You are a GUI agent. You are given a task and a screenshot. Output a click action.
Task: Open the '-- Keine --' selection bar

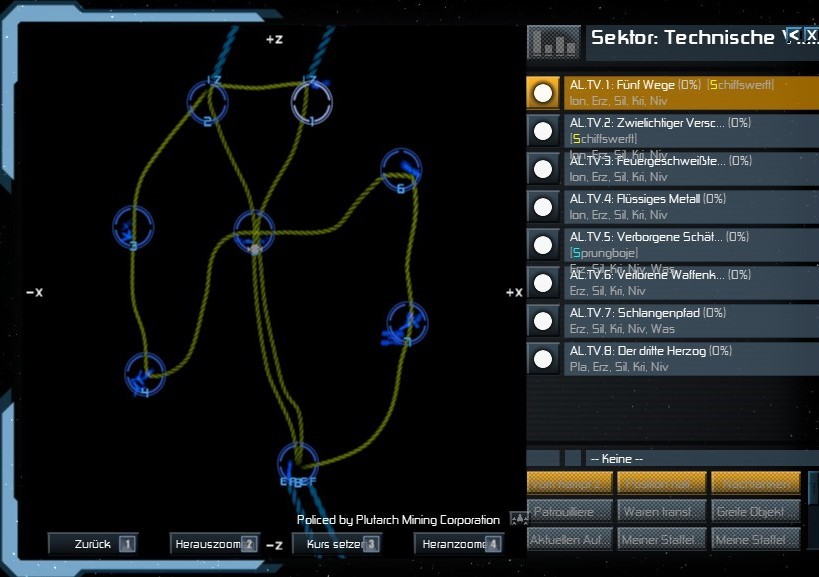[x=700, y=458]
